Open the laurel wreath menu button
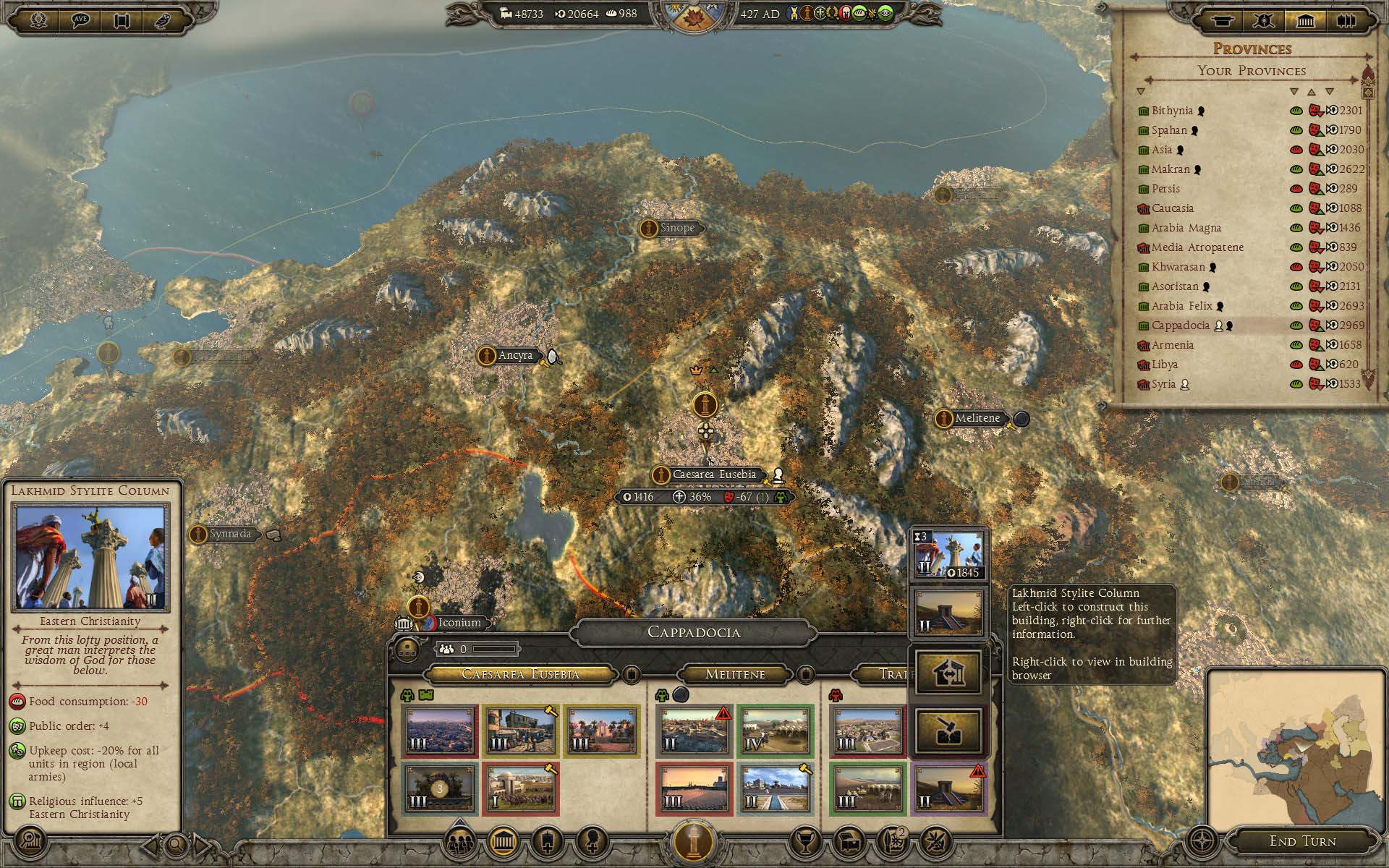1389x868 pixels. coord(39,20)
